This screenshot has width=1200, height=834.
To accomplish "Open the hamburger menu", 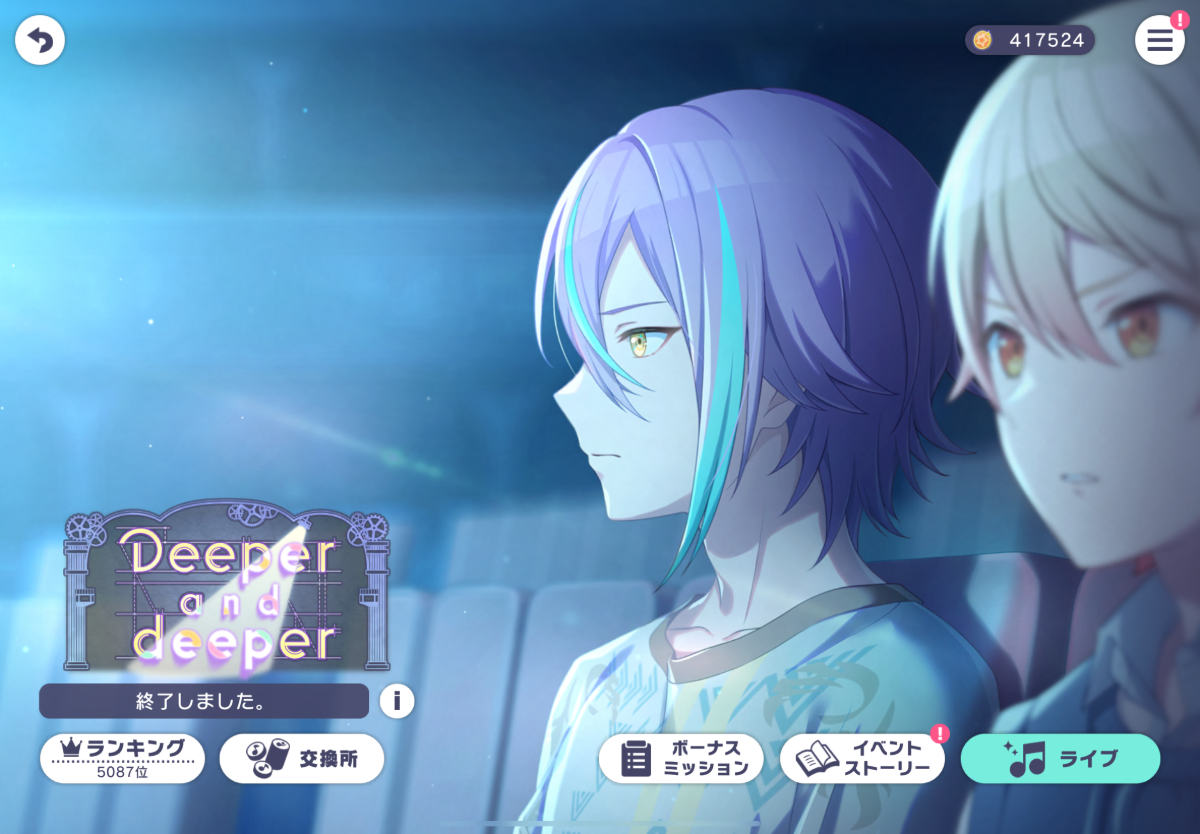I will click(x=1159, y=41).
